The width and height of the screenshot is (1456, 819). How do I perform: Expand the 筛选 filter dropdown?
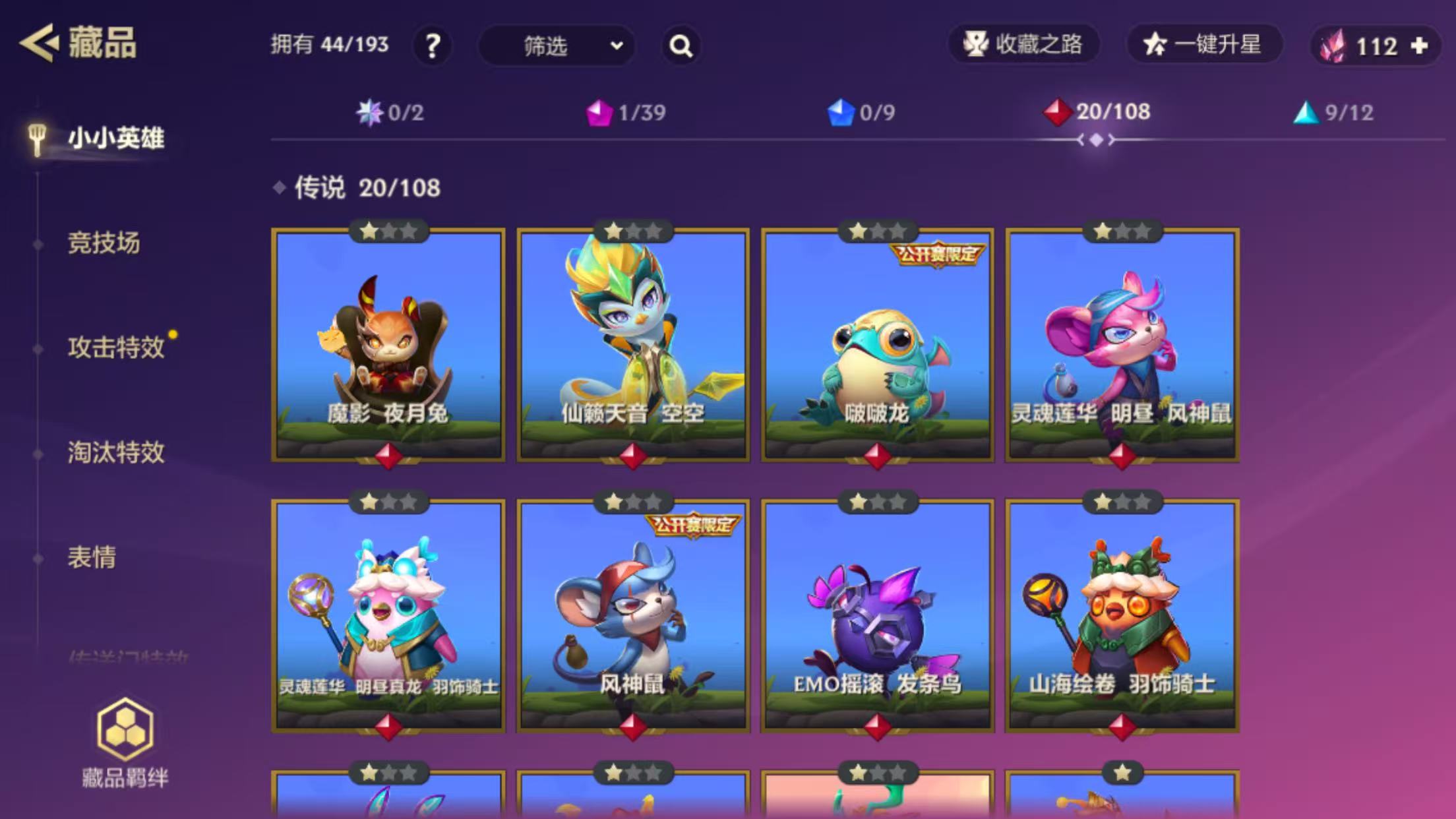(x=557, y=46)
